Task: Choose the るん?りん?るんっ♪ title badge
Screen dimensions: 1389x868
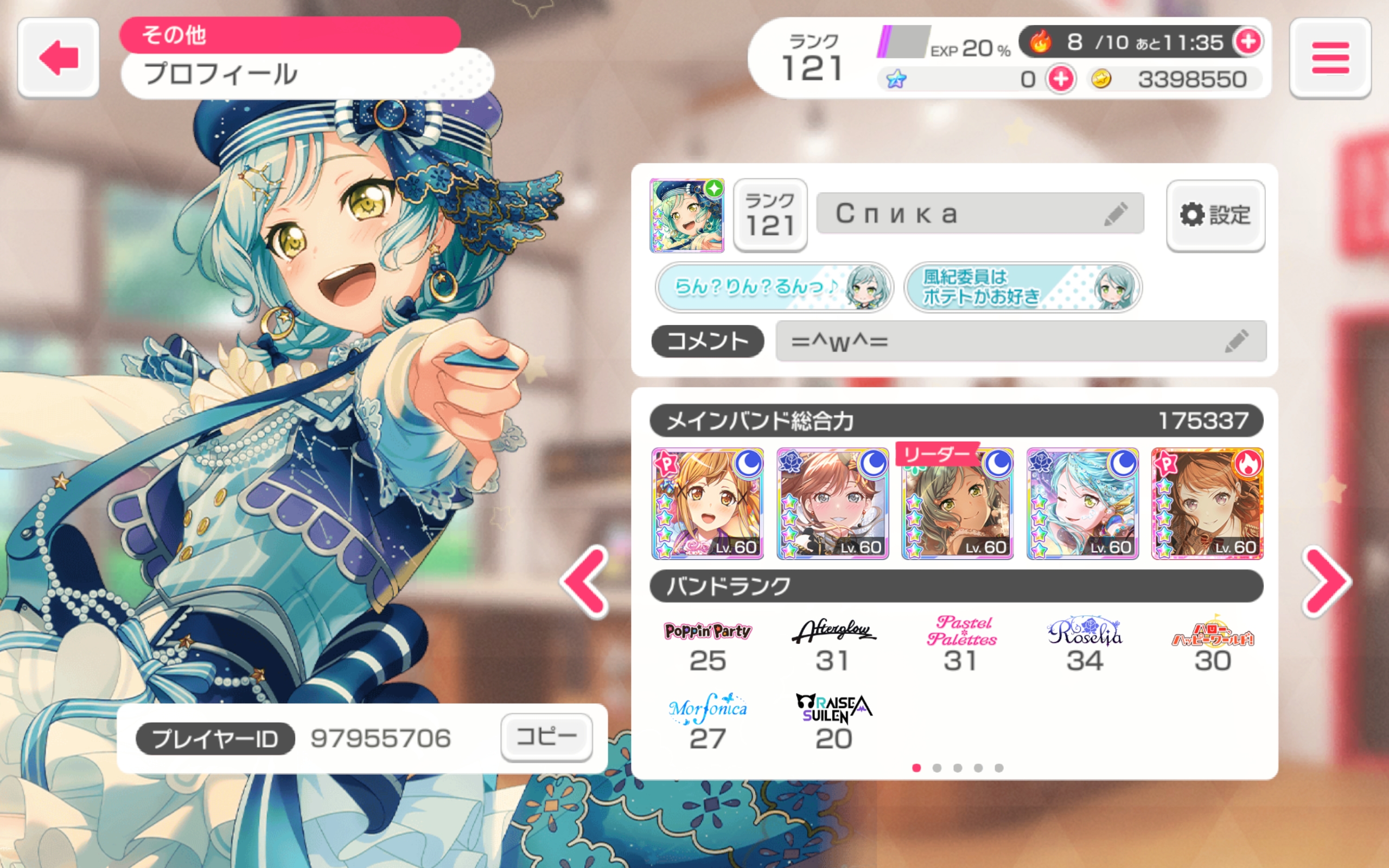Action: tap(774, 287)
